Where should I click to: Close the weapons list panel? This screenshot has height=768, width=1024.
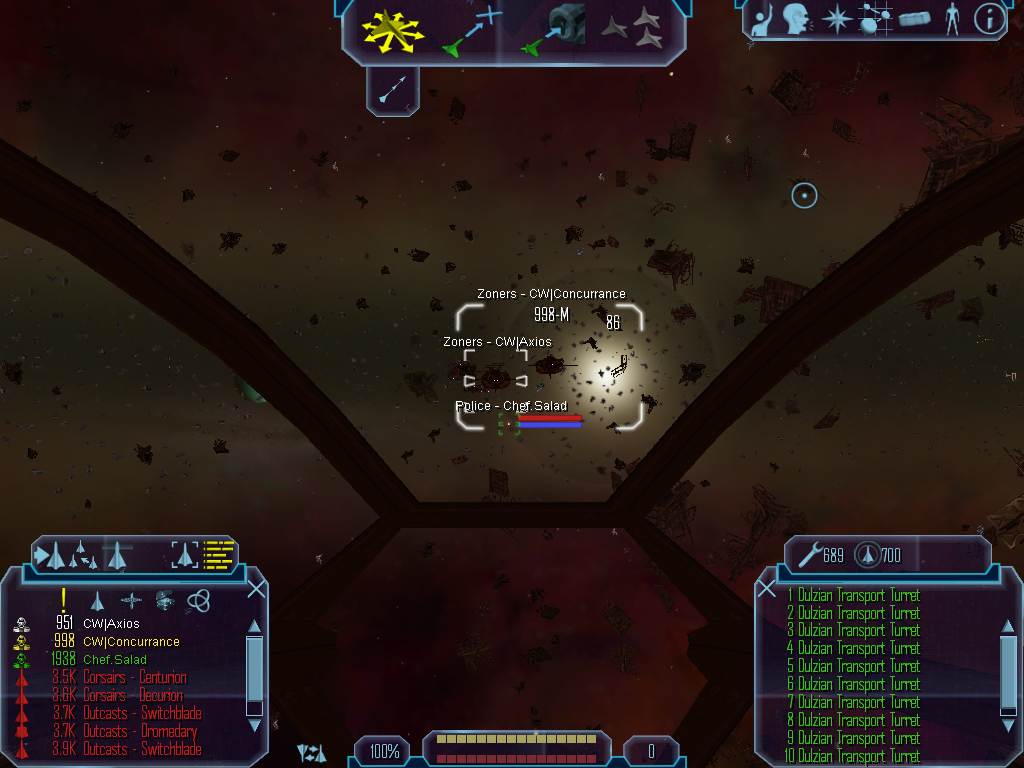(x=767, y=589)
